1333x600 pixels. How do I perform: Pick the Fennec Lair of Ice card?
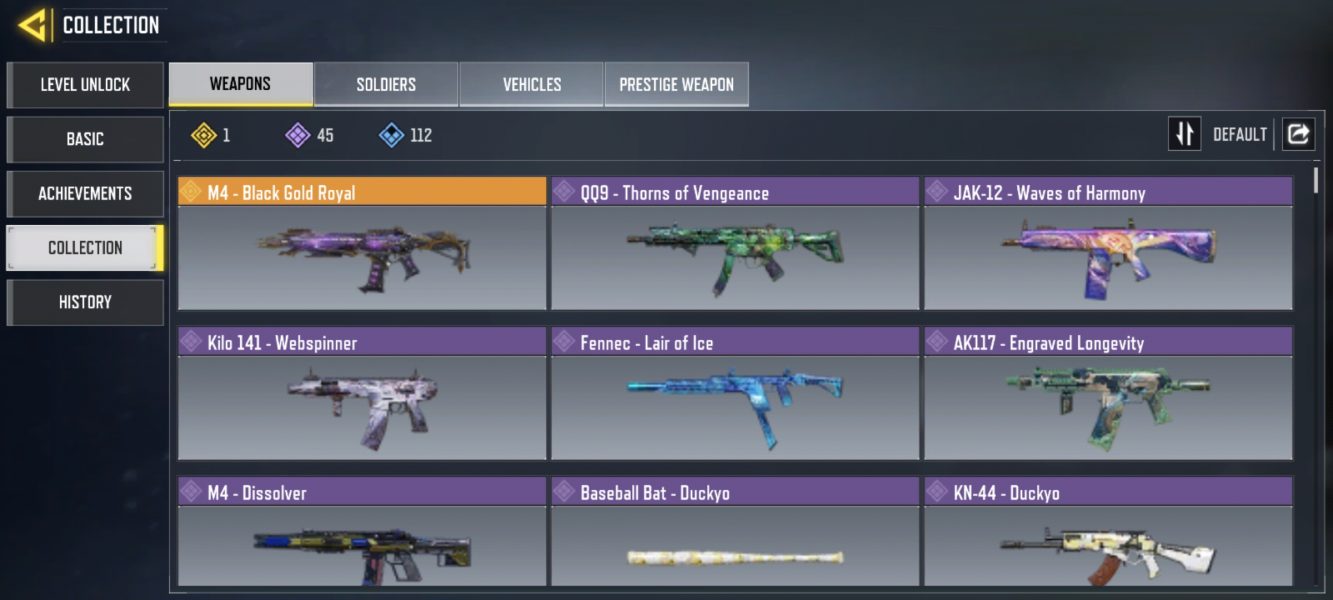click(x=735, y=395)
